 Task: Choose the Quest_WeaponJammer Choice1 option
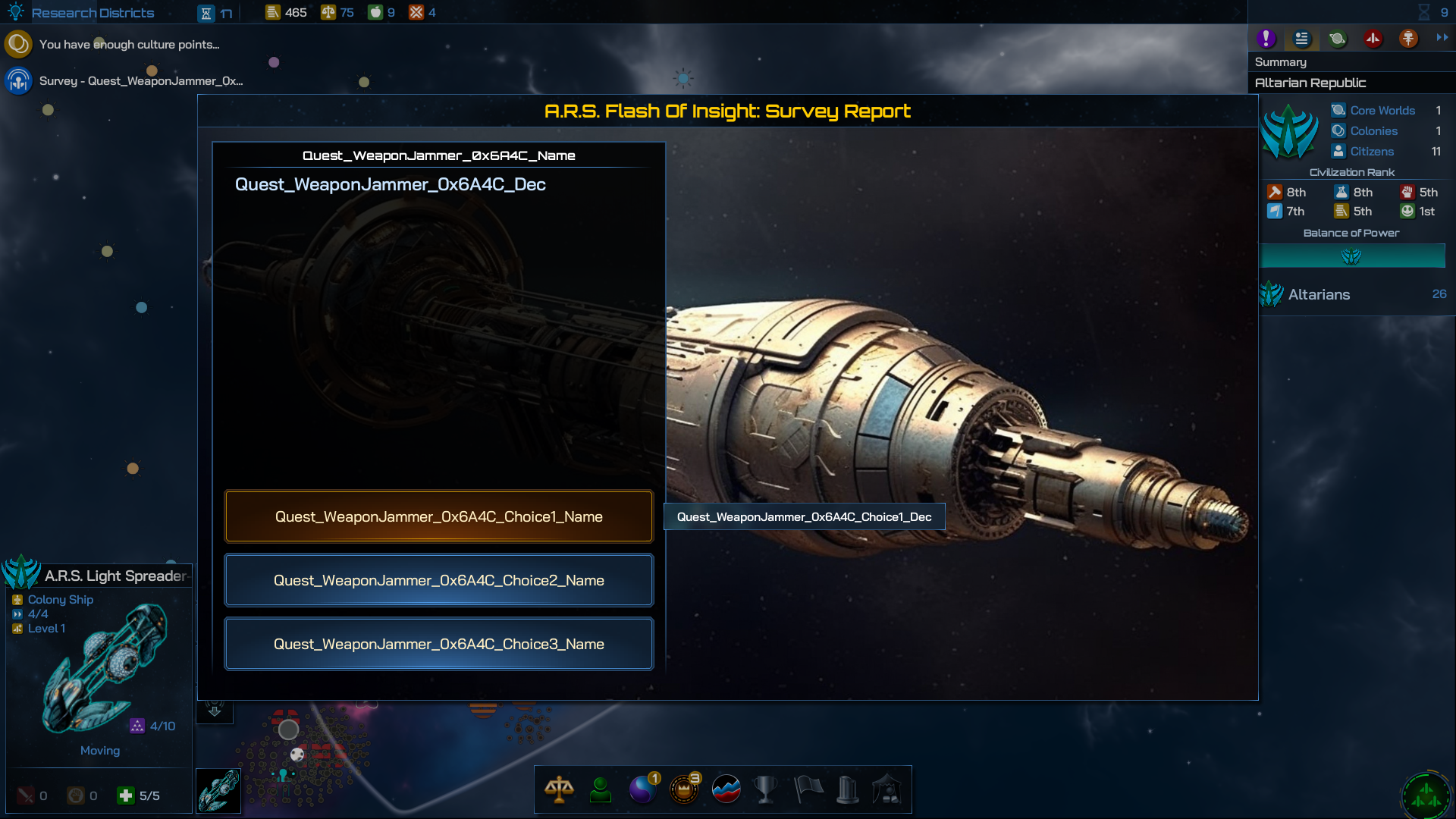tap(438, 516)
